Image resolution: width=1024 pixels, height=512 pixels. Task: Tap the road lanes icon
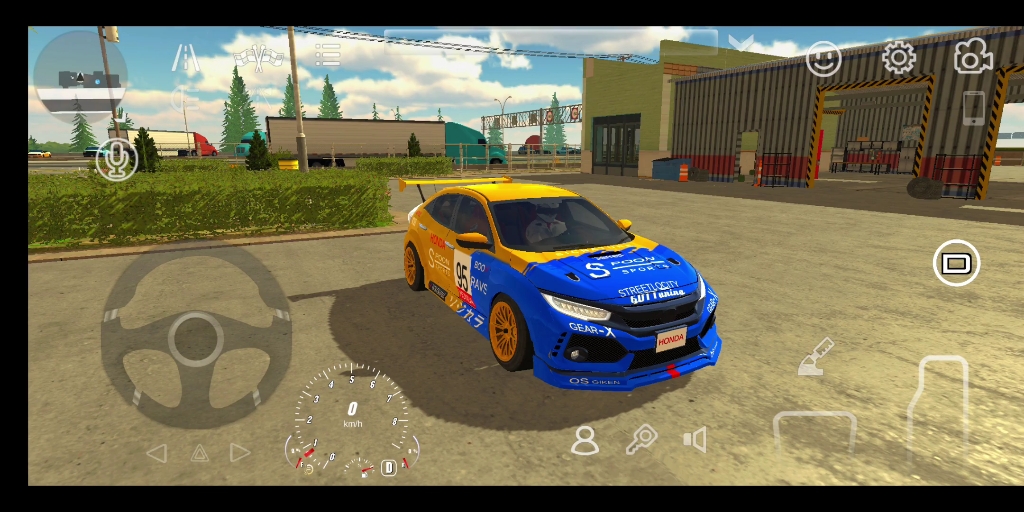186,58
